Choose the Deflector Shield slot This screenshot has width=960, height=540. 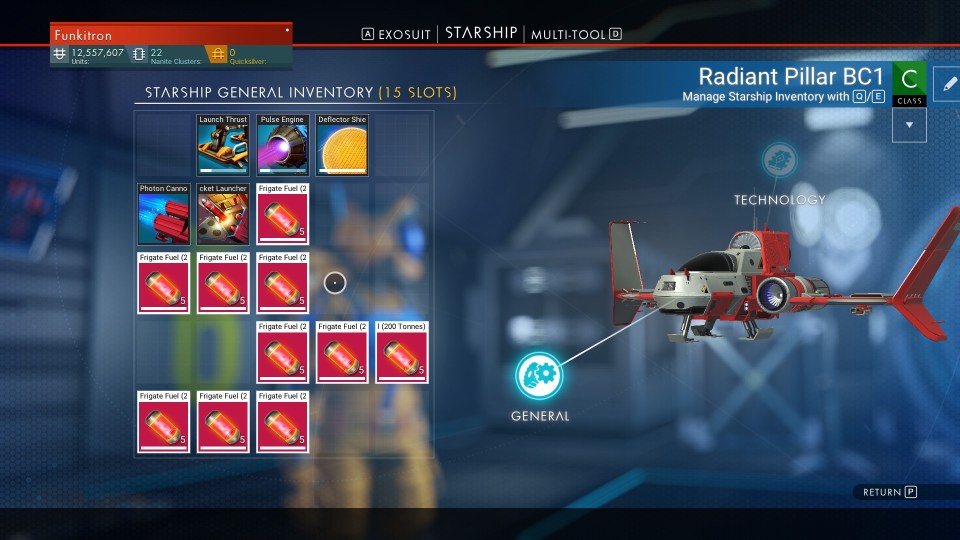coord(343,145)
